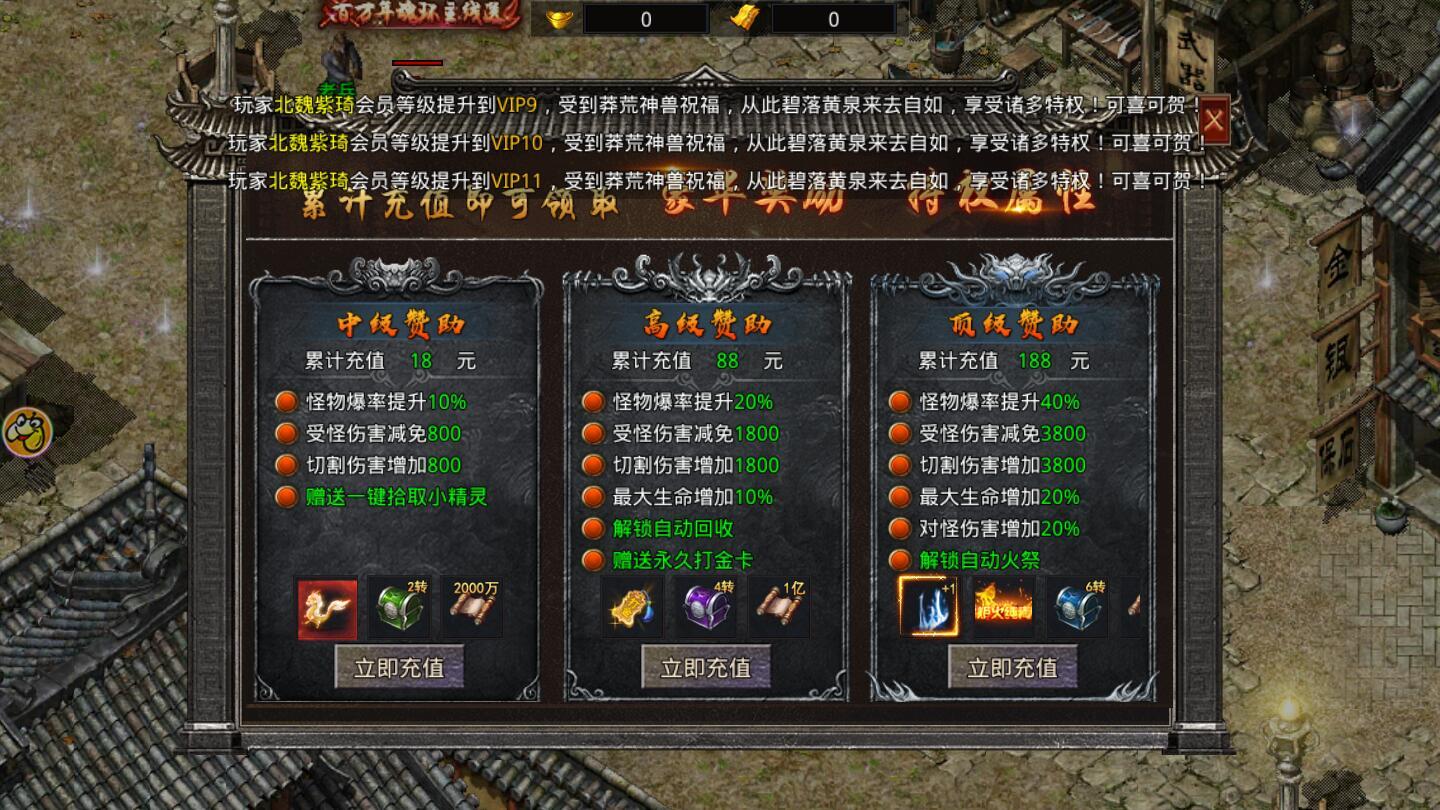The image size is (1440, 810).
Task: Click the golden 打金卡 card reward icon
Action: pyautogui.click(x=634, y=606)
